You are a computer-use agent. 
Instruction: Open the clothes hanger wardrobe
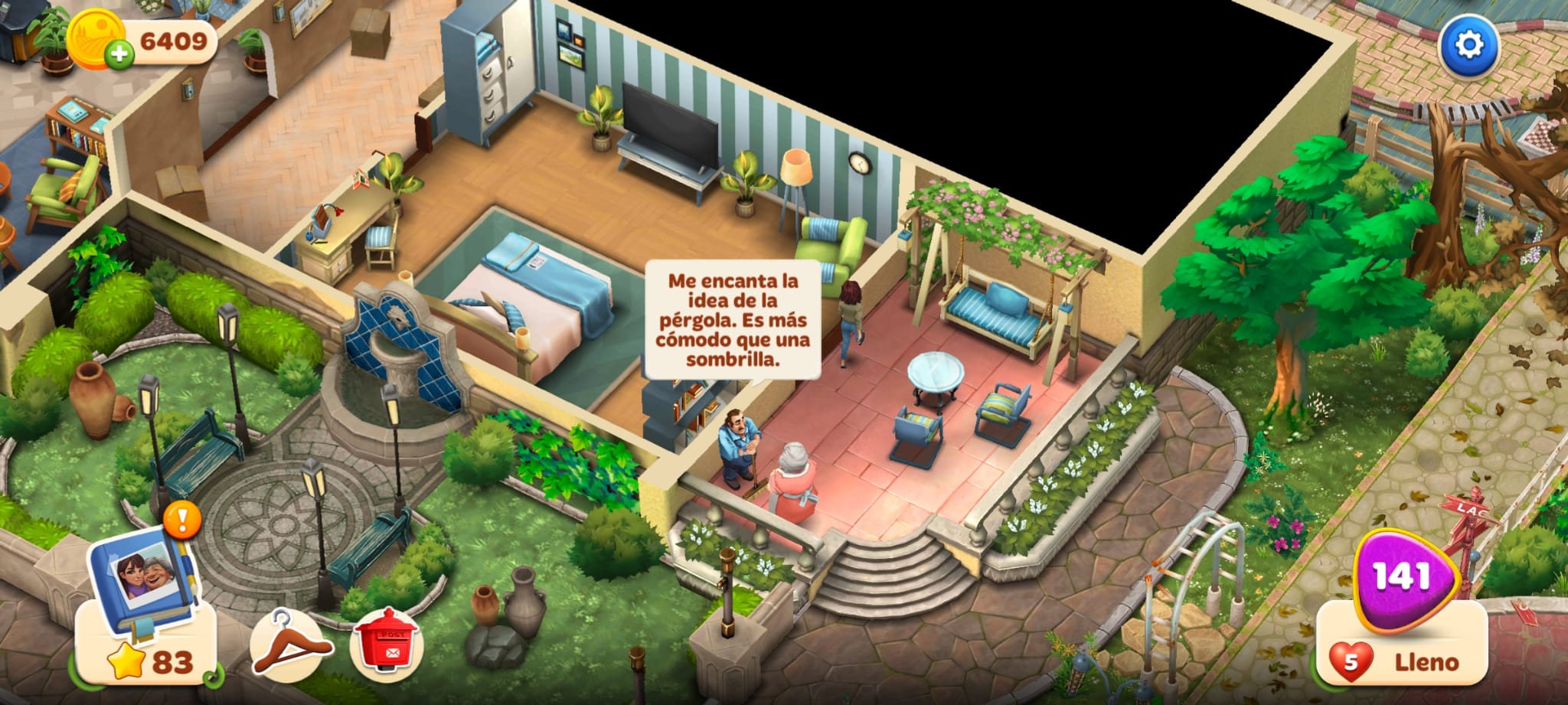pyautogui.click(x=291, y=645)
